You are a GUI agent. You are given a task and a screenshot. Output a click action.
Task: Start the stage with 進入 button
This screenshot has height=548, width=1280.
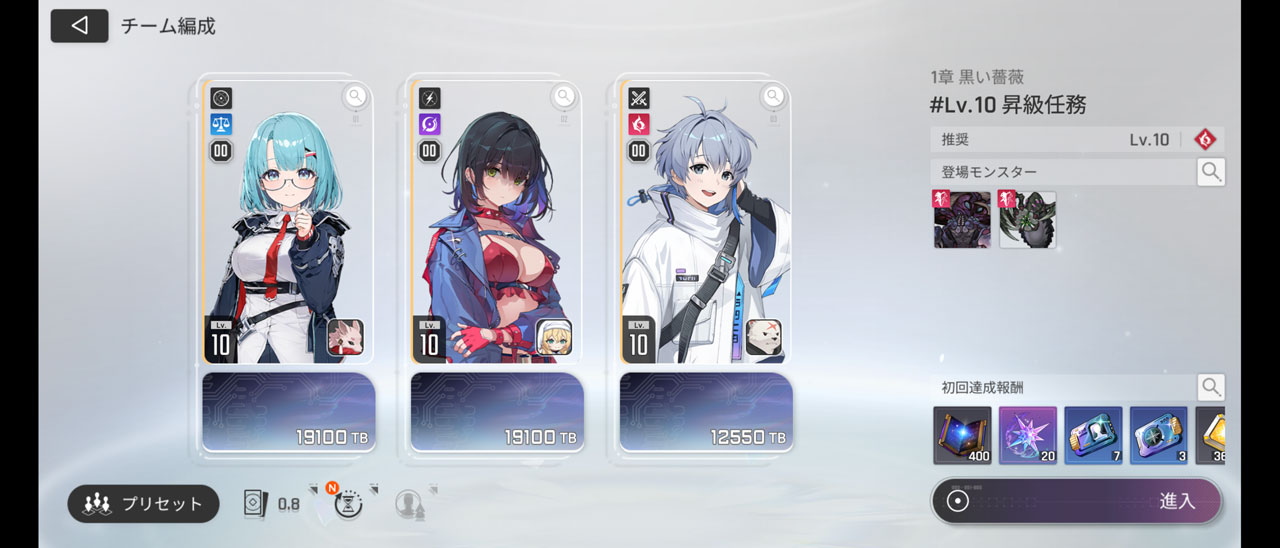[1076, 501]
